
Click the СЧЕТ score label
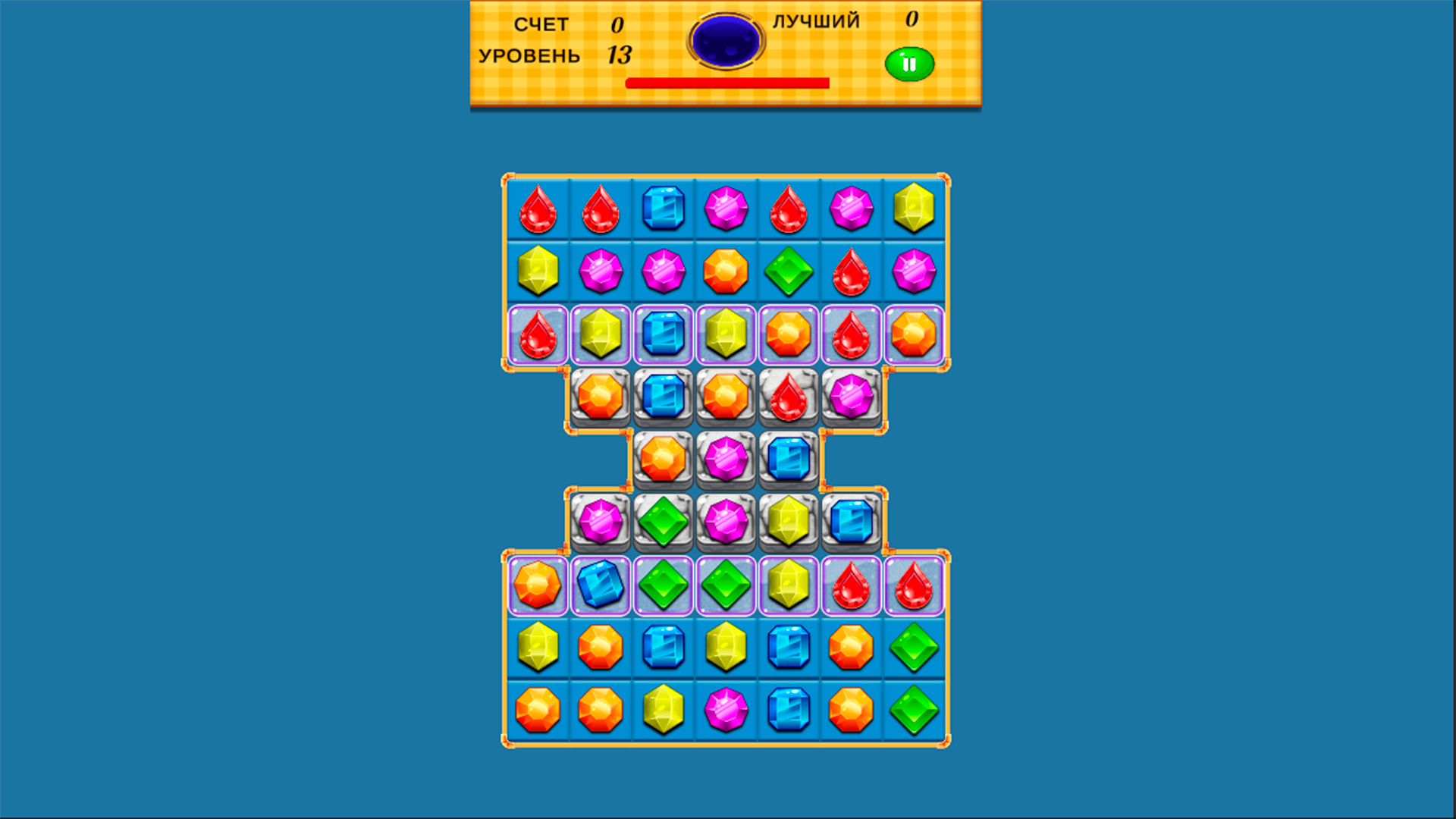(541, 25)
